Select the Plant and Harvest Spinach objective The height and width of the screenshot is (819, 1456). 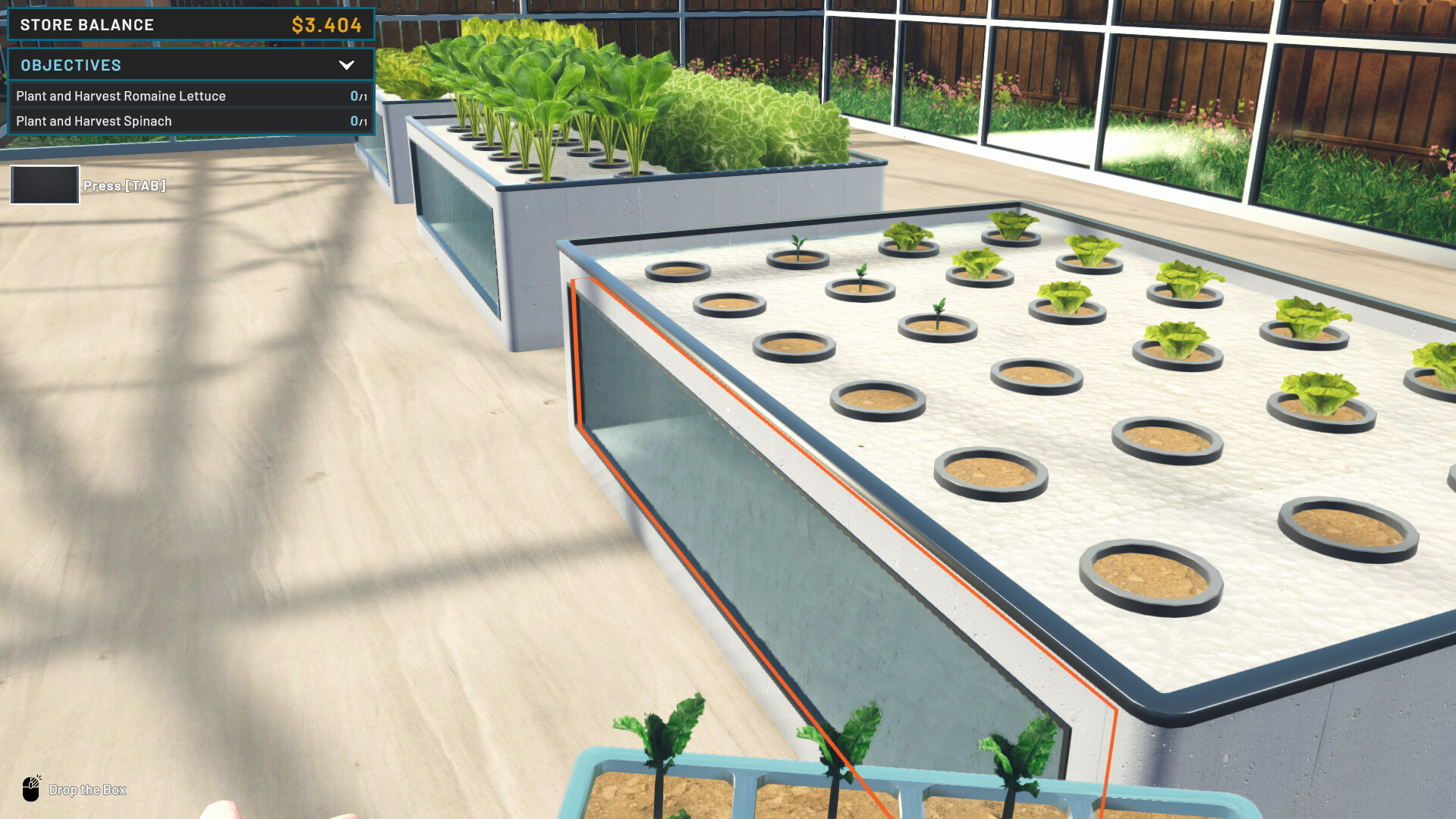94,121
